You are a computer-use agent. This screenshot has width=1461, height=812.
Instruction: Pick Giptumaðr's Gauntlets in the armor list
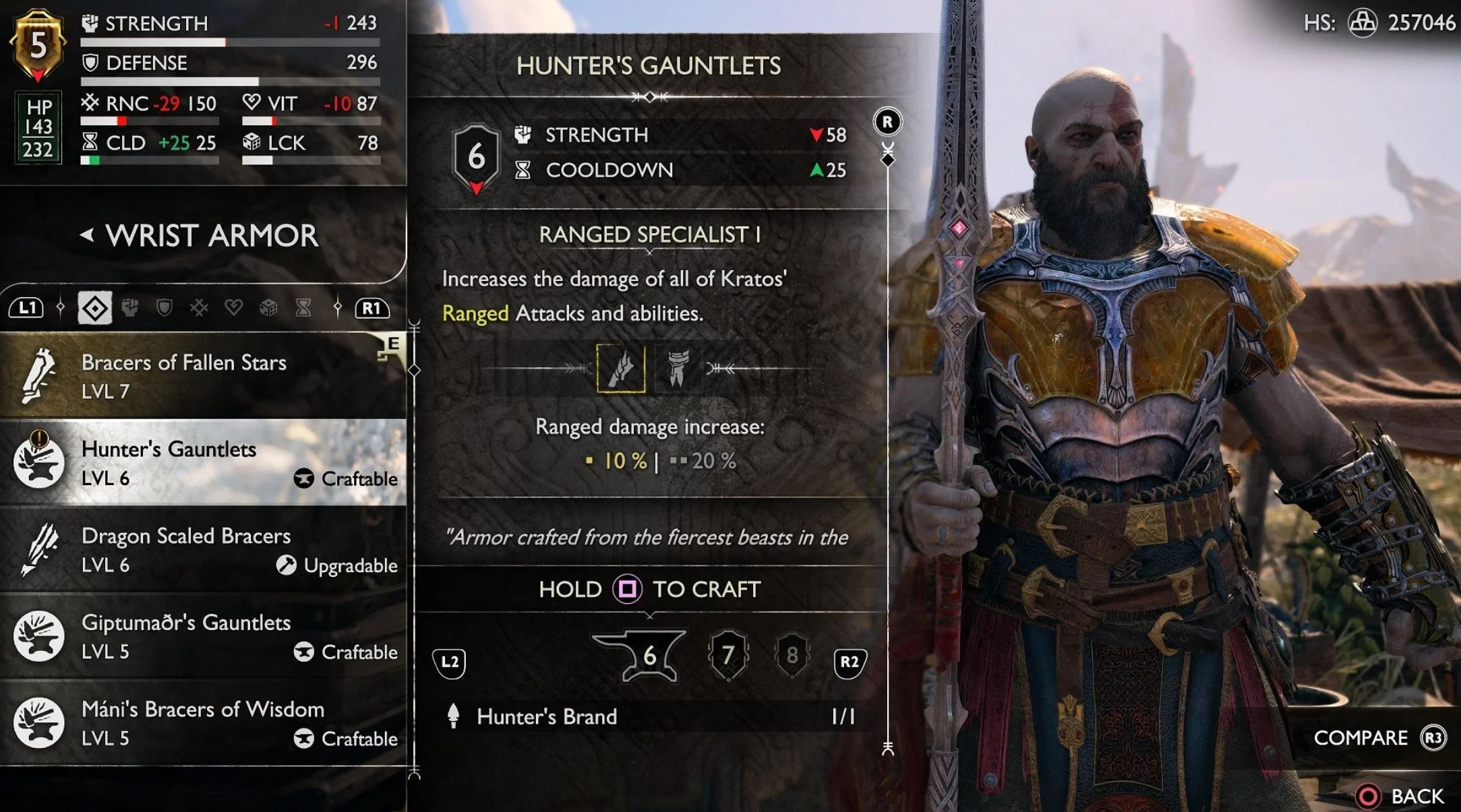point(202,636)
